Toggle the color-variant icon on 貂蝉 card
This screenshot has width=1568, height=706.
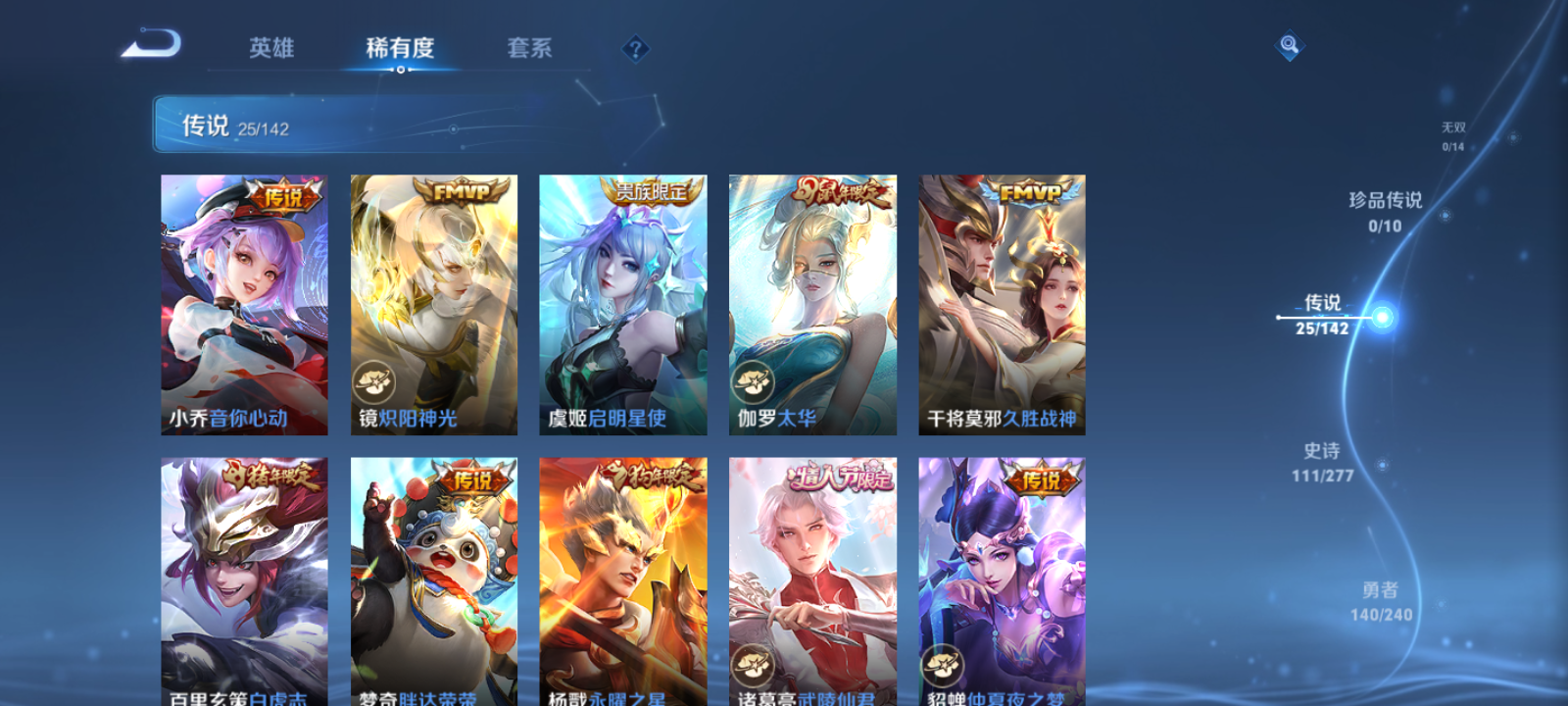pyautogui.click(x=941, y=662)
